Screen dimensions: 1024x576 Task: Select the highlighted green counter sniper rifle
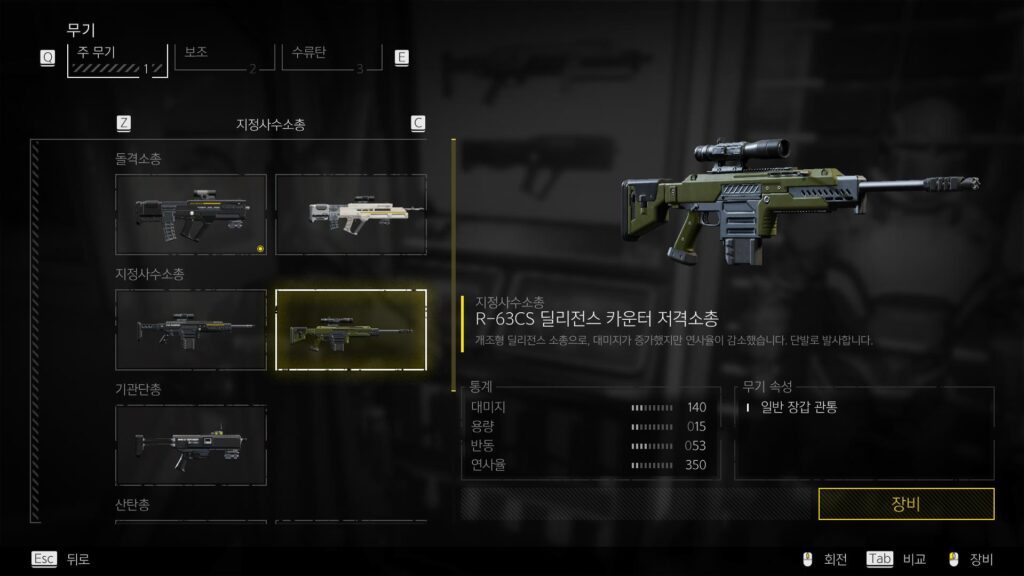click(351, 329)
